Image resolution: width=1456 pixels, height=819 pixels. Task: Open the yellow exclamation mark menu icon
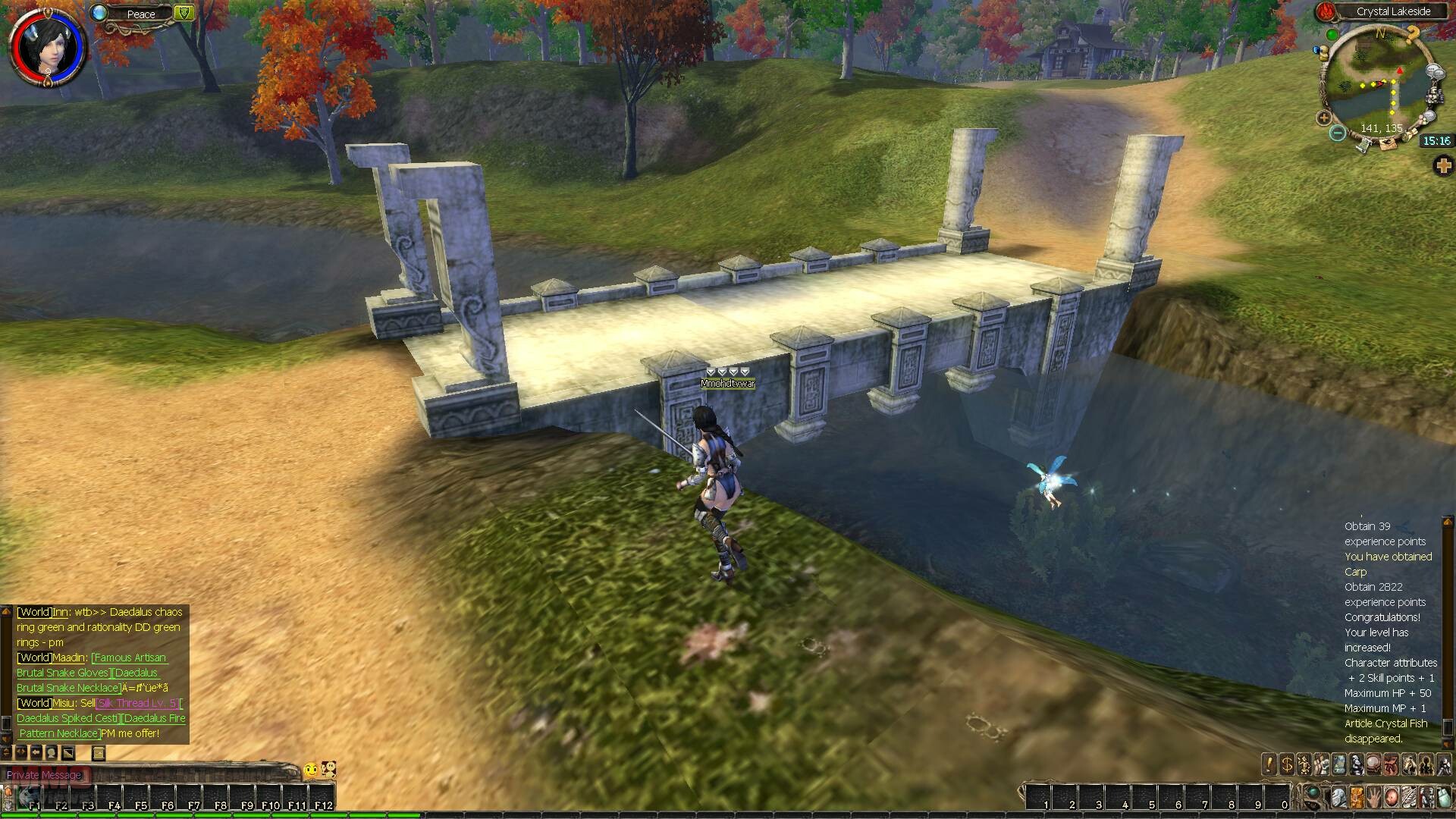click(1269, 764)
